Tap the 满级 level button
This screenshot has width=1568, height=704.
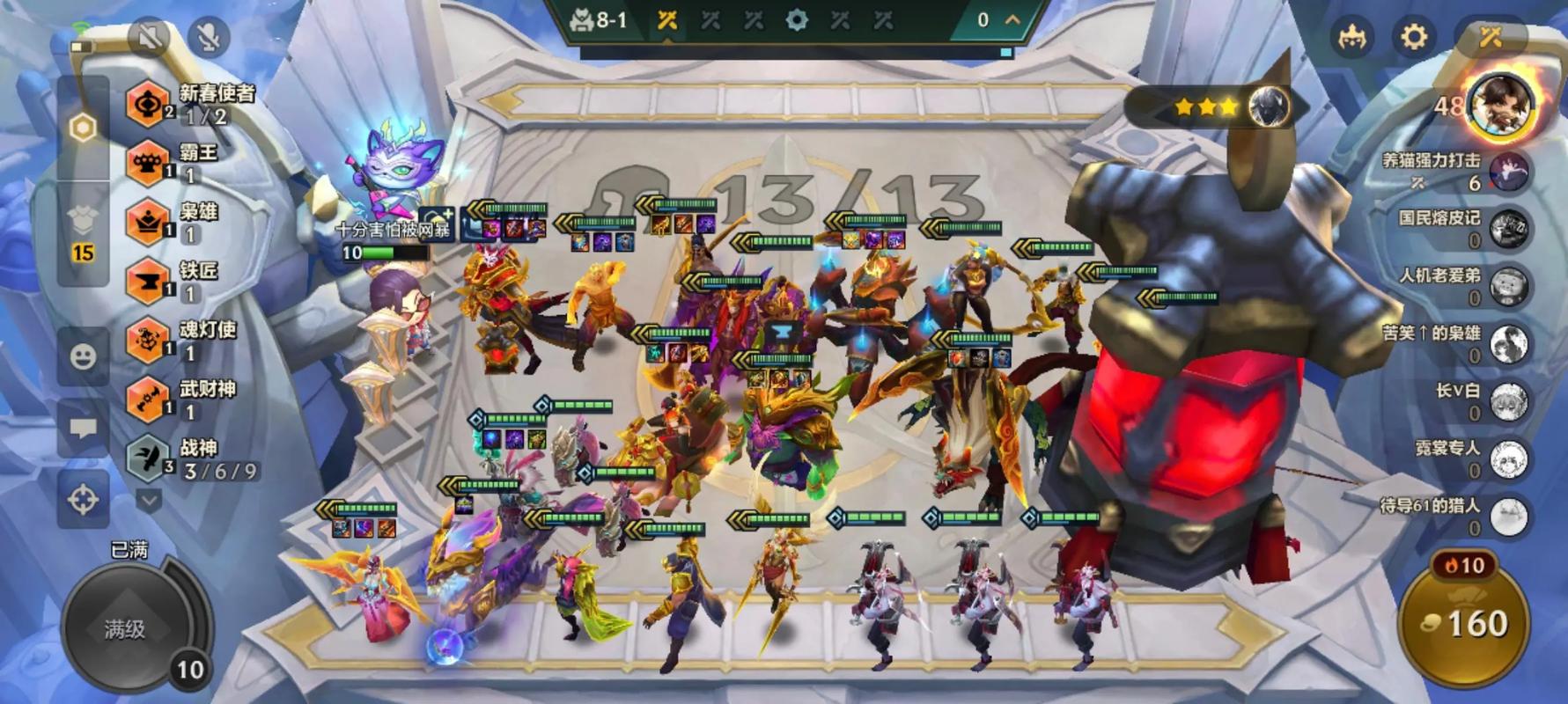click(125, 628)
